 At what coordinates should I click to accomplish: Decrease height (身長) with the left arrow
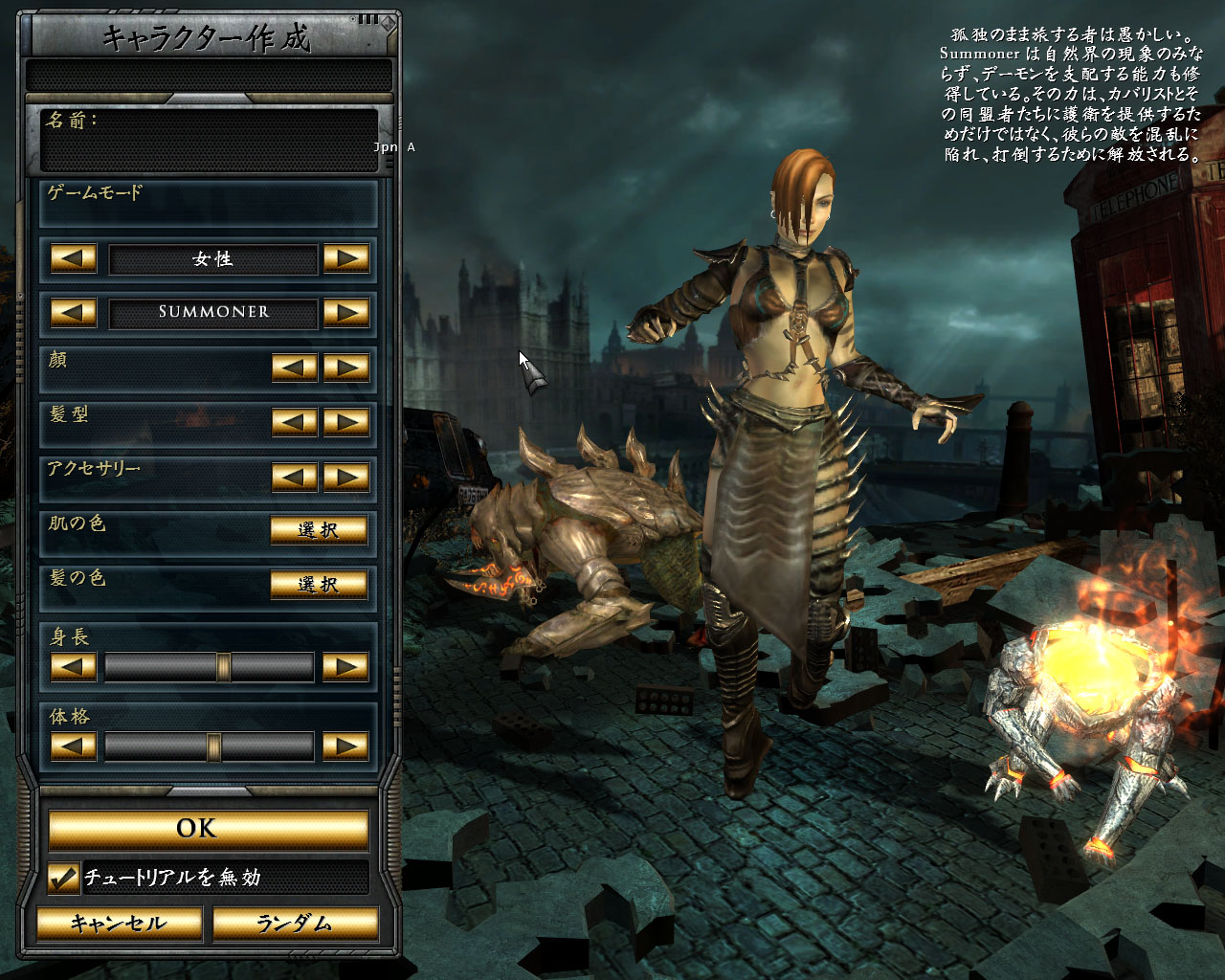tap(74, 666)
